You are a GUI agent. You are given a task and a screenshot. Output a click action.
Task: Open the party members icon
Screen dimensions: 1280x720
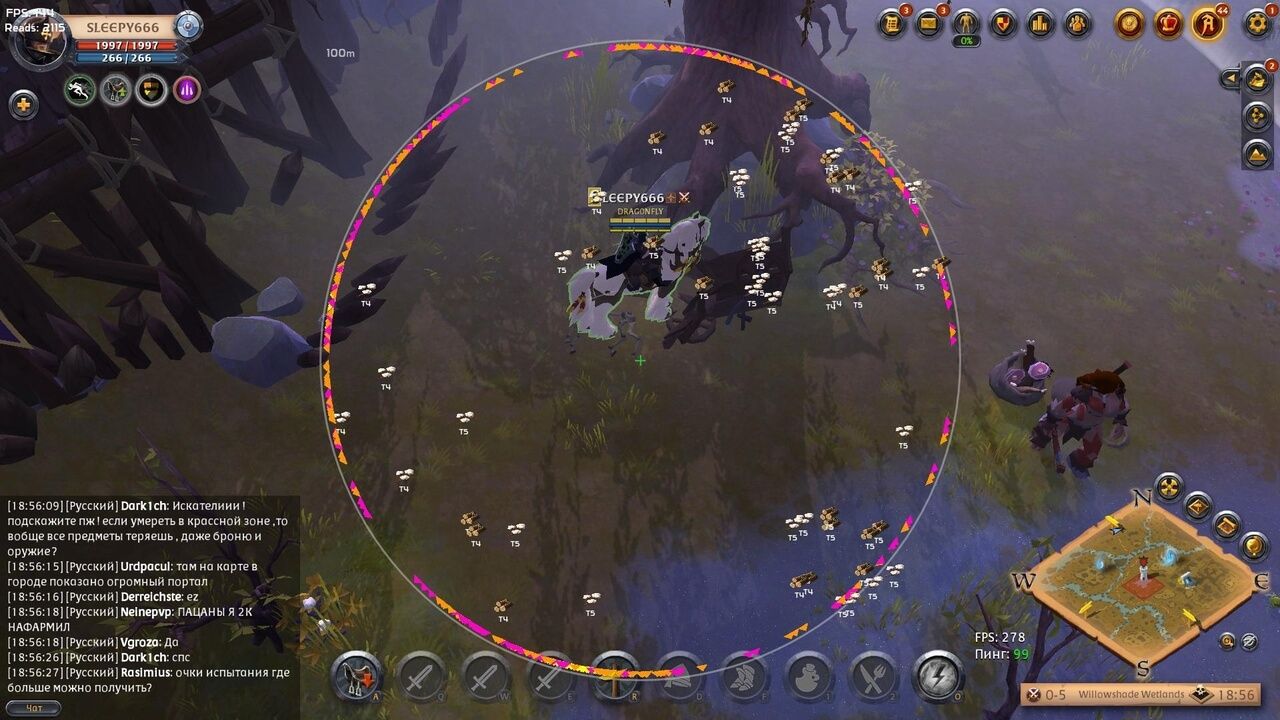click(x=1077, y=23)
